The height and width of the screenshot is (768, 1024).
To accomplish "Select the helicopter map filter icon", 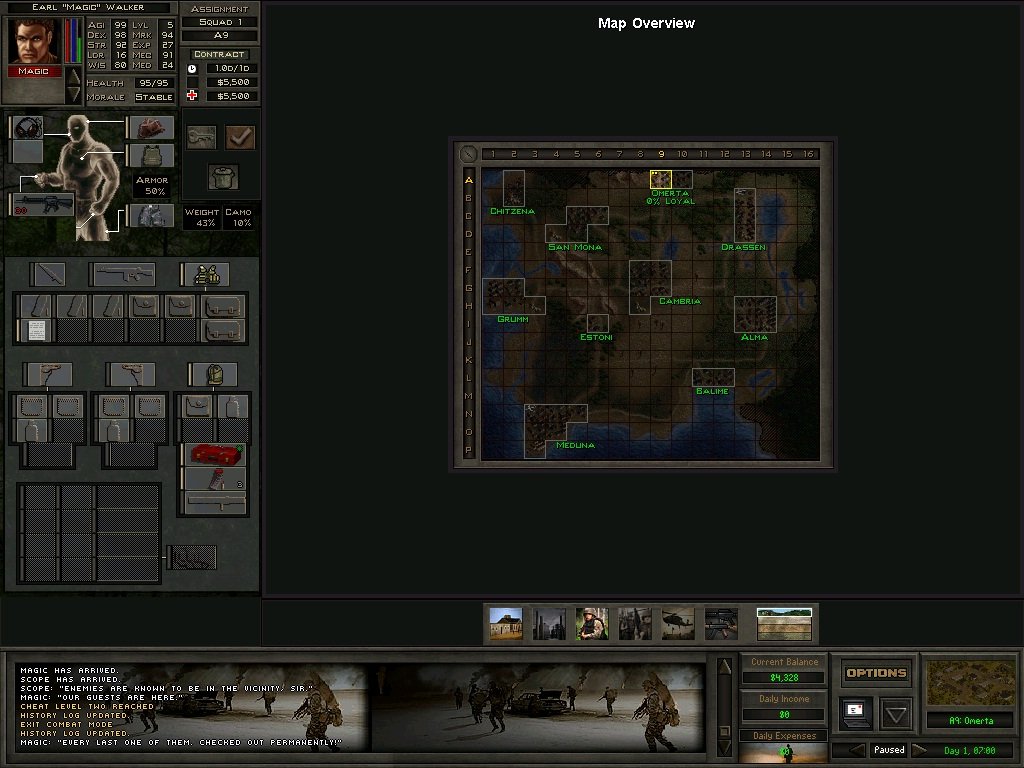I will click(x=678, y=623).
